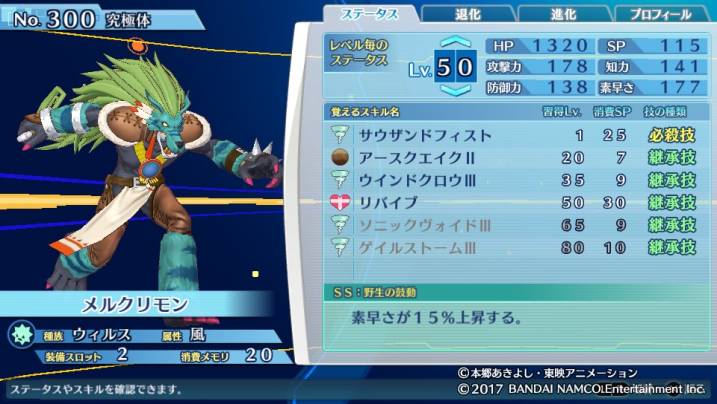The image size is (717, 404).
Task: Select the ゲイルストームIII skill row
Action: (x=512, y=248)
